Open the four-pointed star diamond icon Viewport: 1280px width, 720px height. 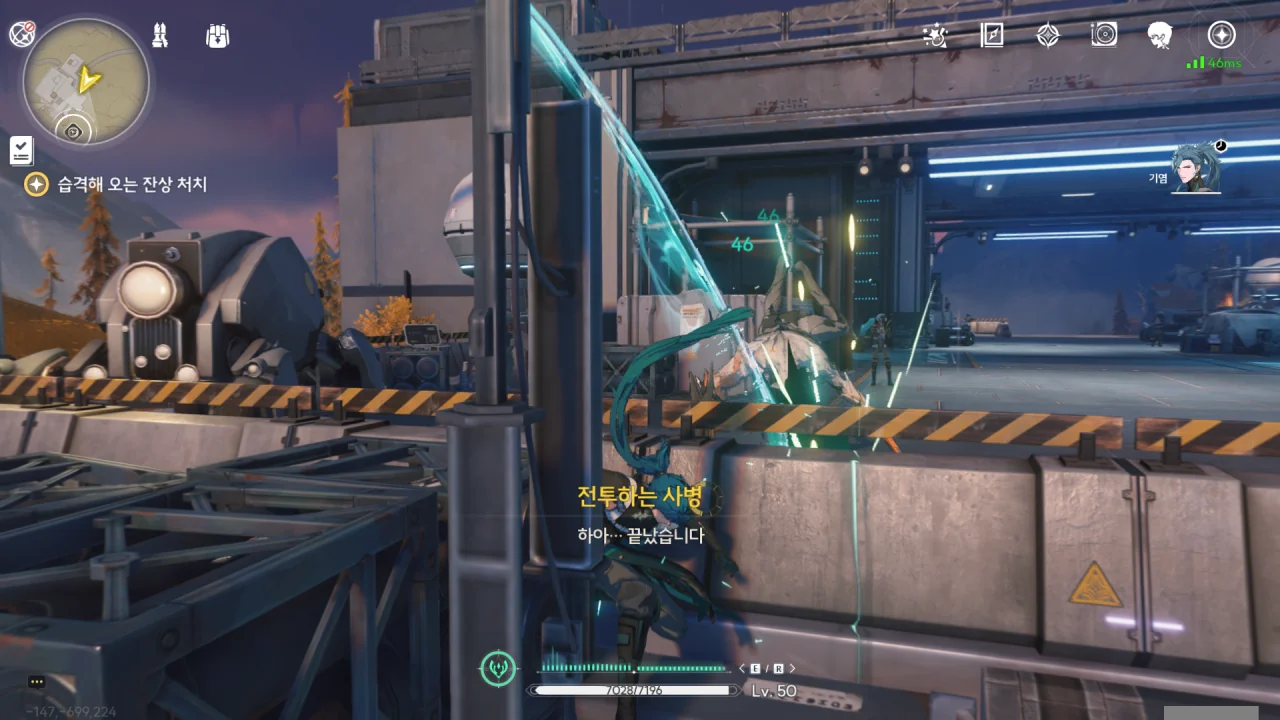click(x=1047, y=35)
